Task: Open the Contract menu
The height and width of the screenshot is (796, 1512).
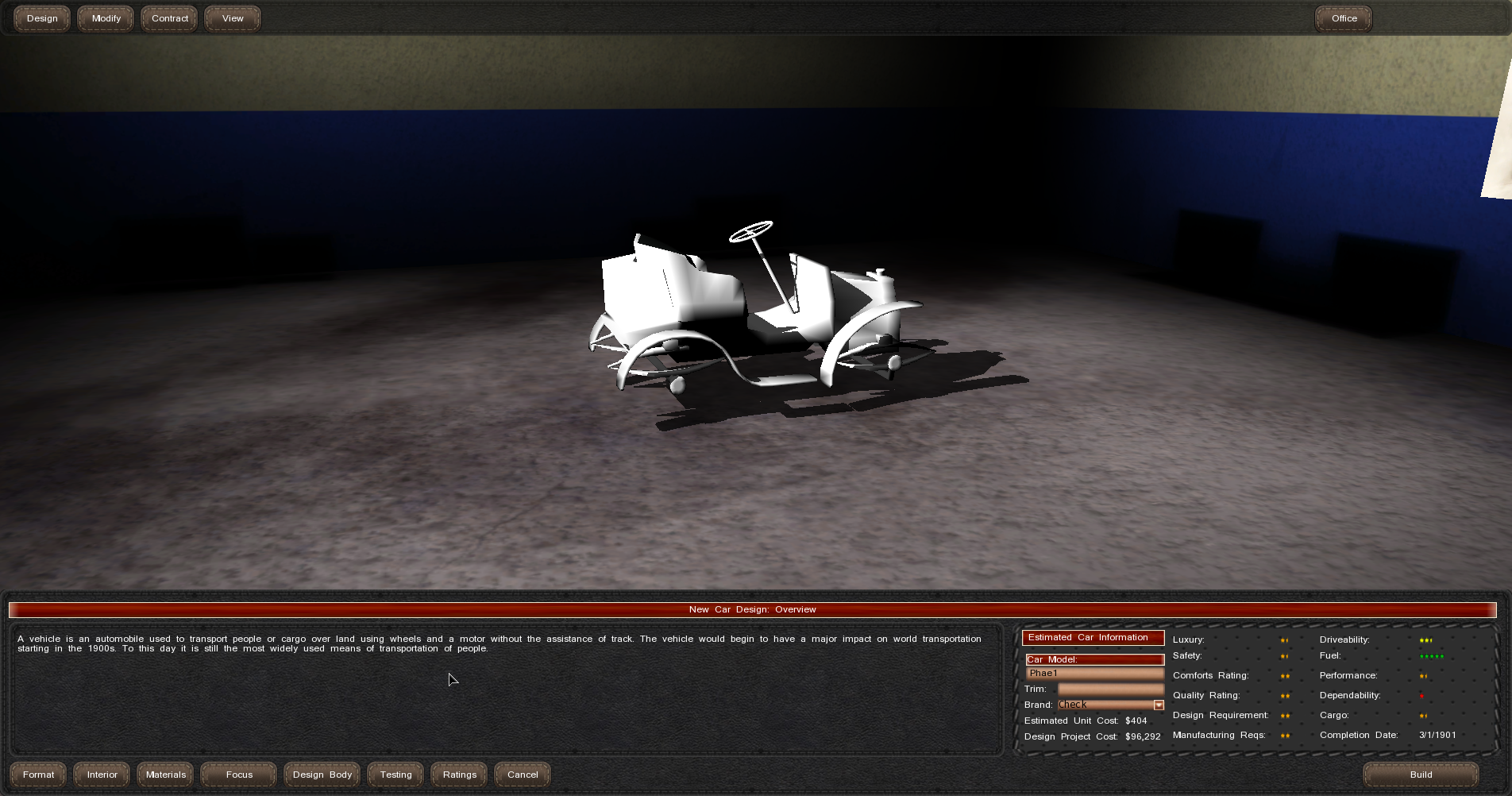Action: click(170, 18)
